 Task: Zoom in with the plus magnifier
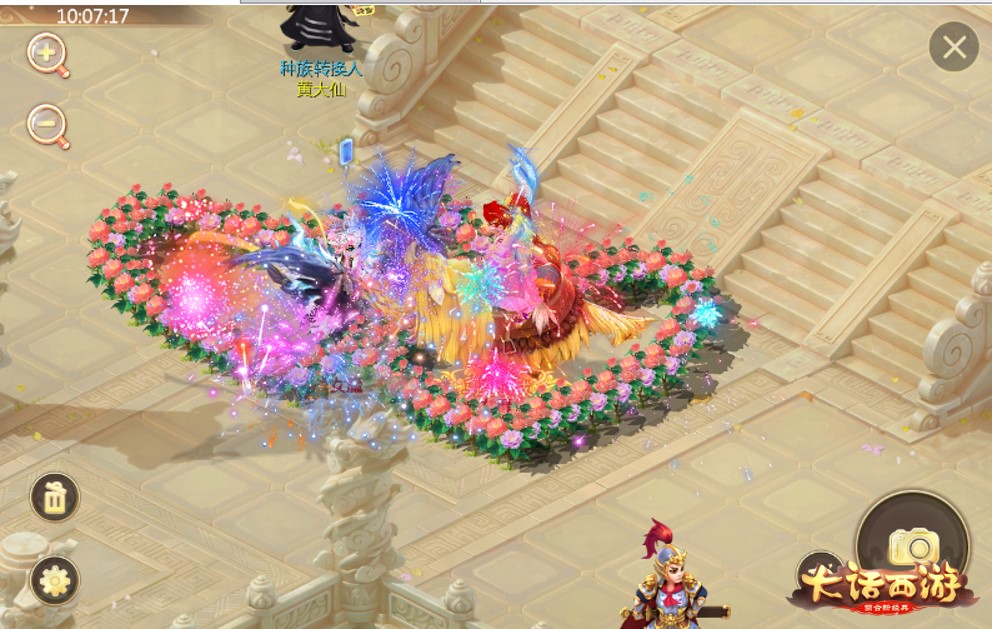click(46, 53)
